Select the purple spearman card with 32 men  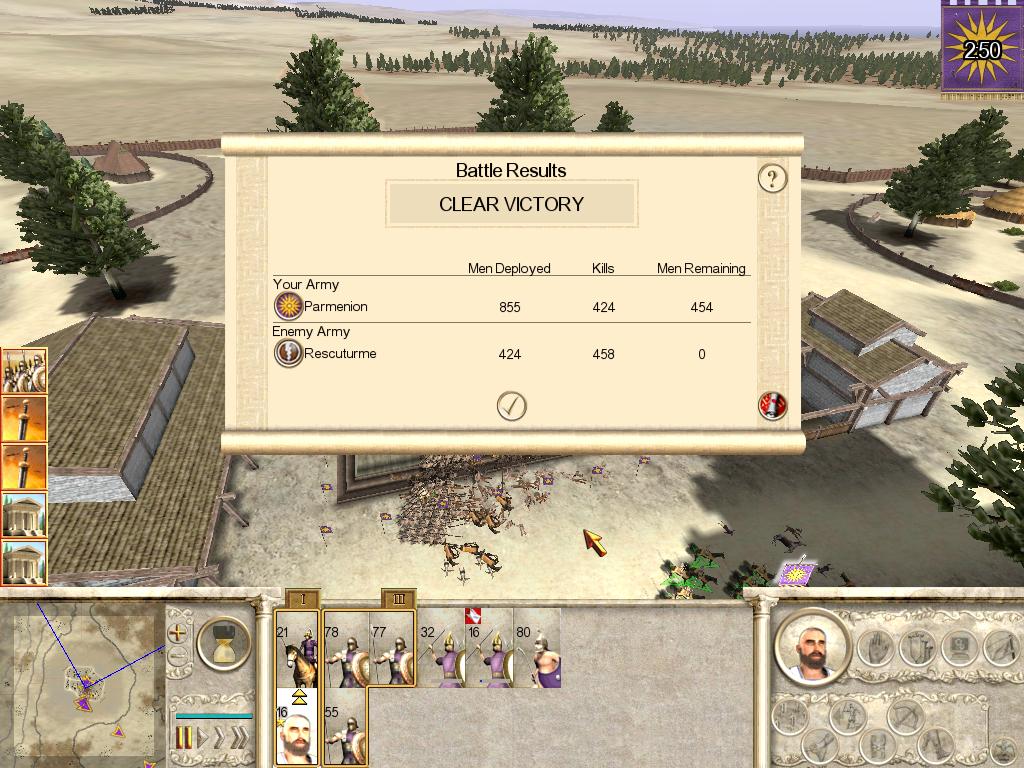[441, 650]
